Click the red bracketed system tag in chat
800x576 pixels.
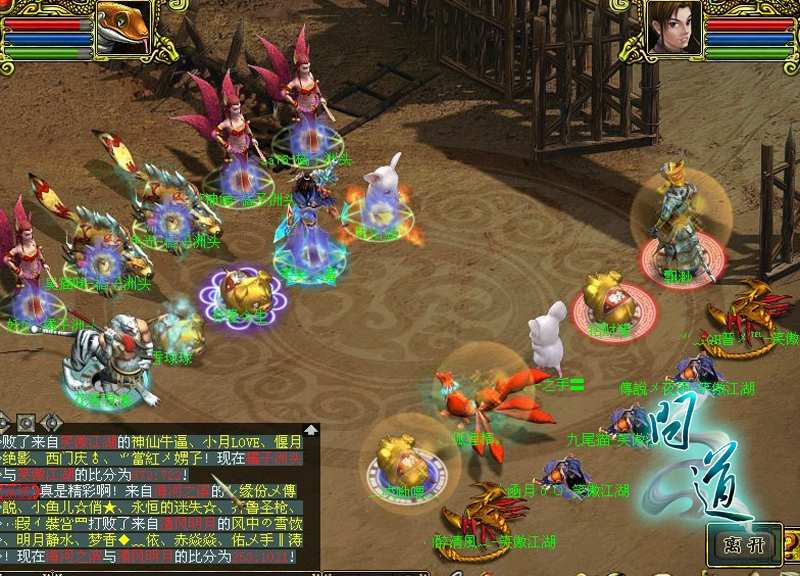click(x=20, y=491)
